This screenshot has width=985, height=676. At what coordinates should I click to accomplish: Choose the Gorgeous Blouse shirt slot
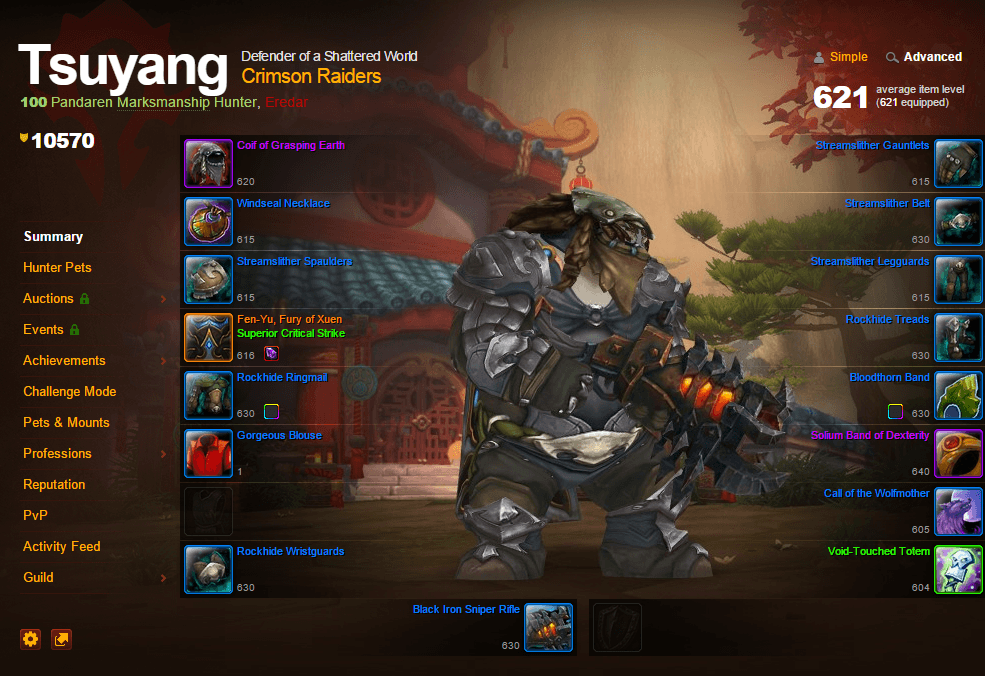pos(208,453)
